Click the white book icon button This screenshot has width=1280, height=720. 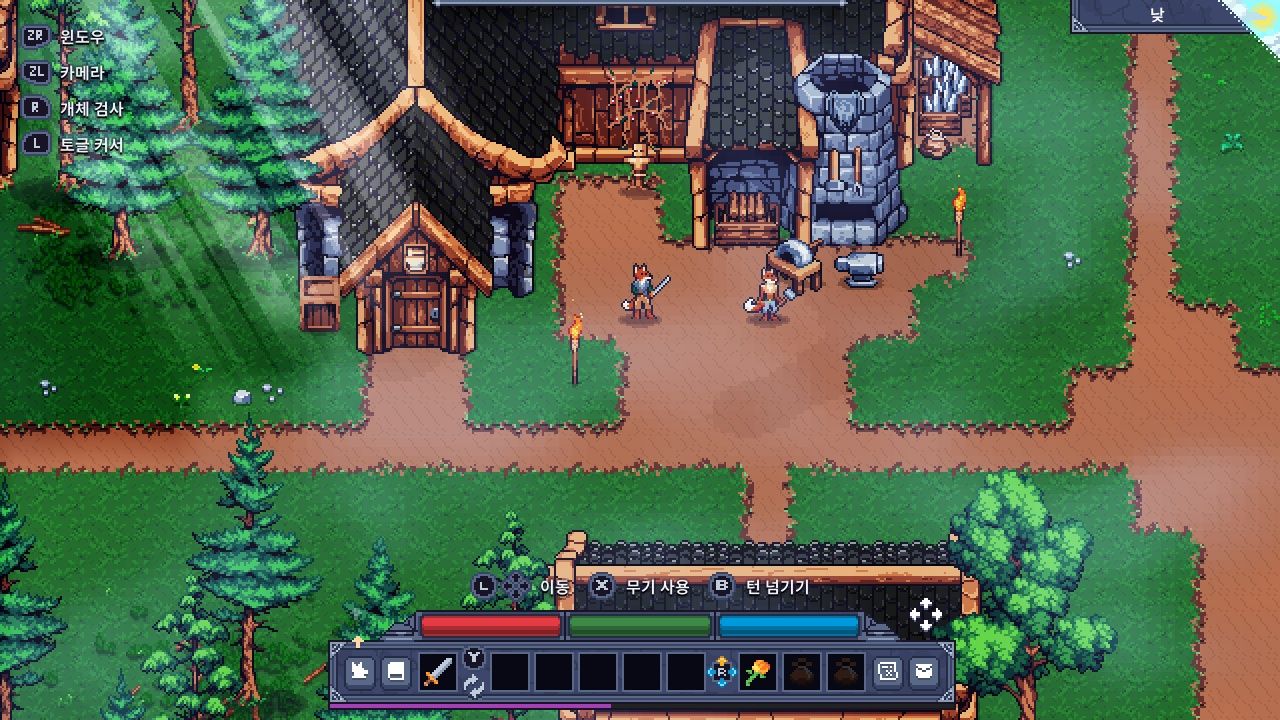(396, 672)
